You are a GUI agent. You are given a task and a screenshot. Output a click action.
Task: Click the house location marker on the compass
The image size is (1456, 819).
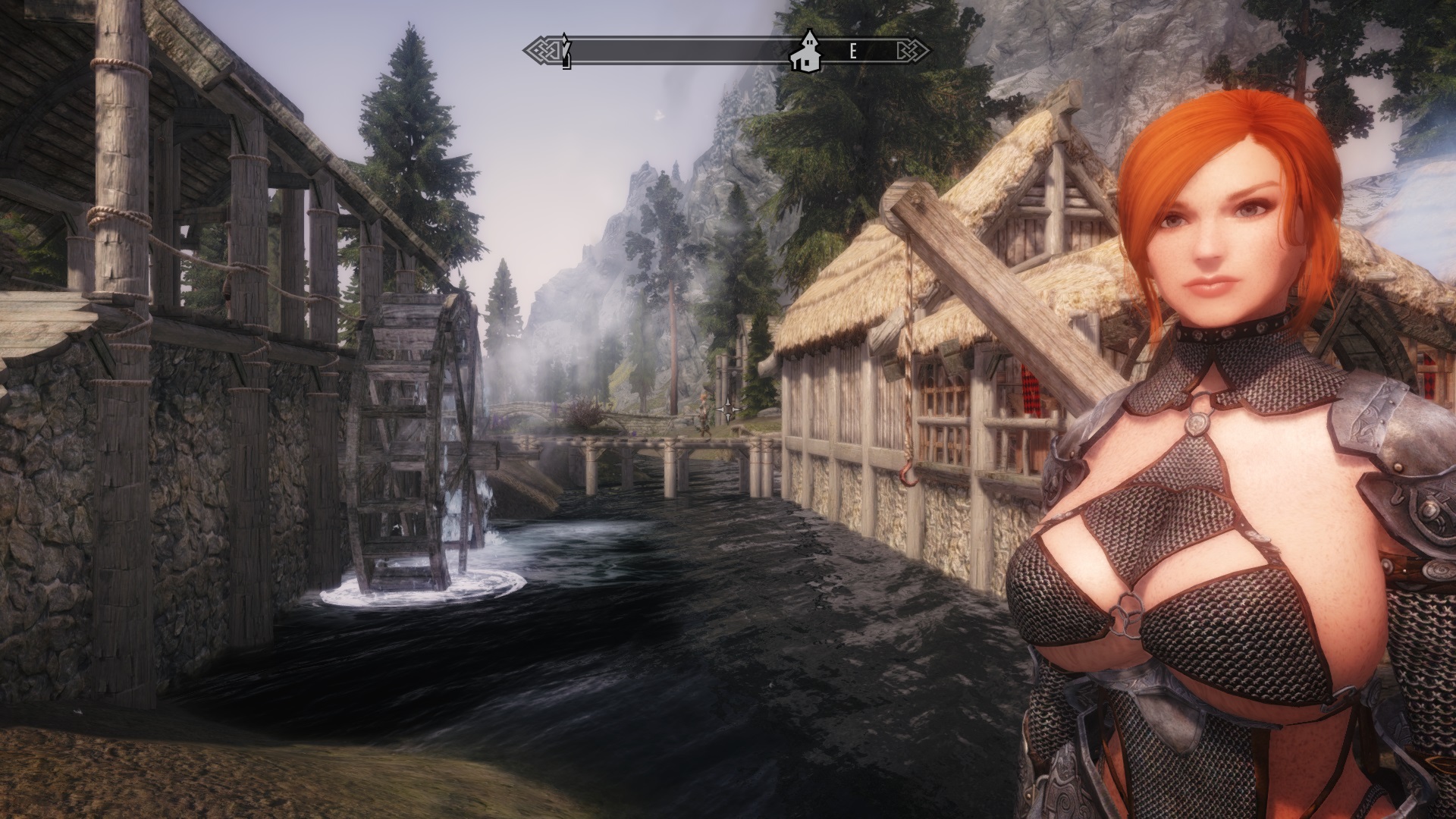[805, 52]
